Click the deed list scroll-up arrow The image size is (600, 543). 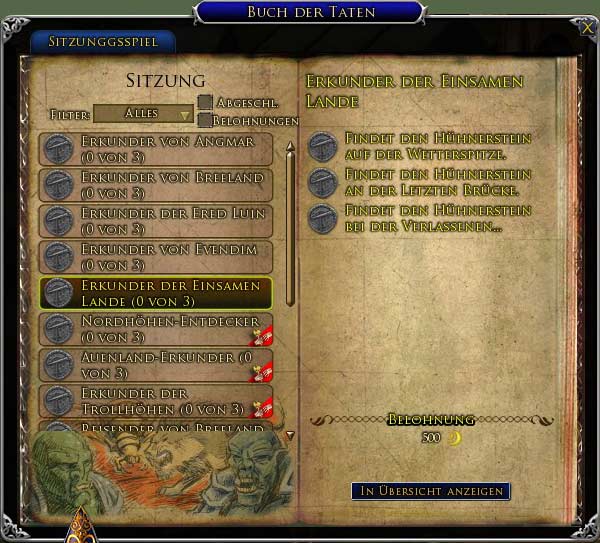click(x=290, y=147)
